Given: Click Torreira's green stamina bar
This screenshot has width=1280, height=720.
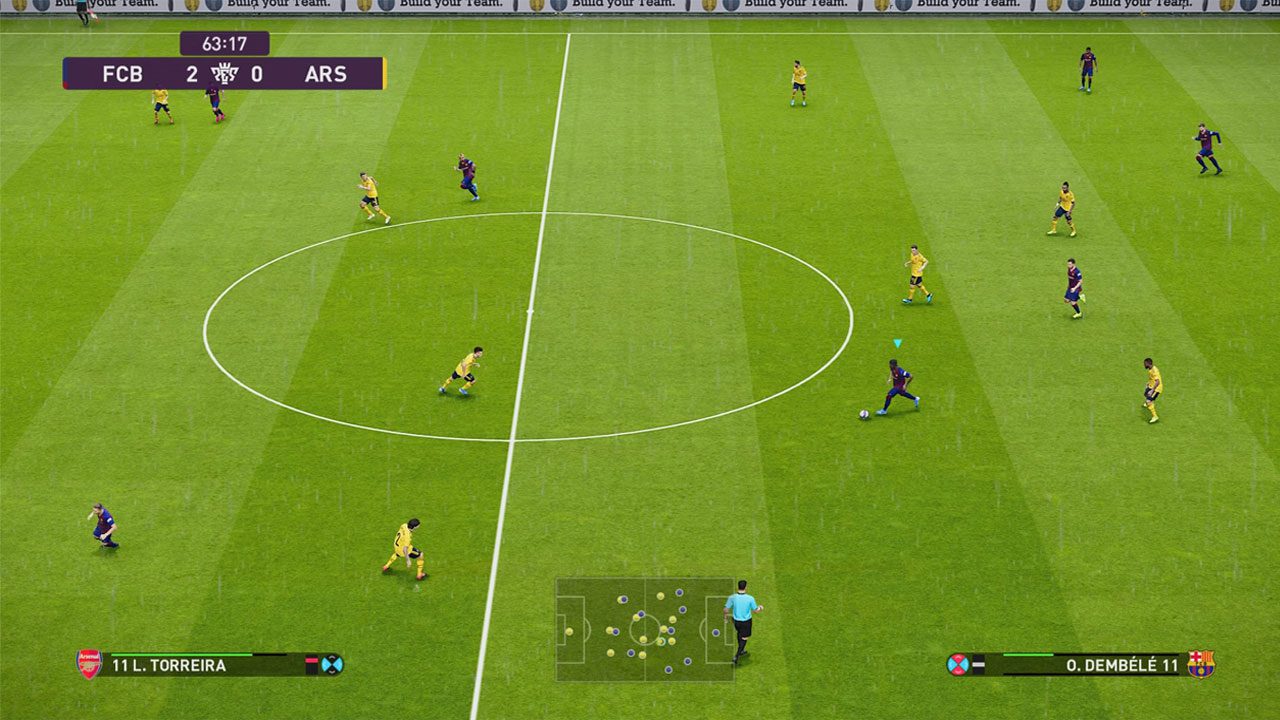Looking at the screenshot, I should coord(180,655).
